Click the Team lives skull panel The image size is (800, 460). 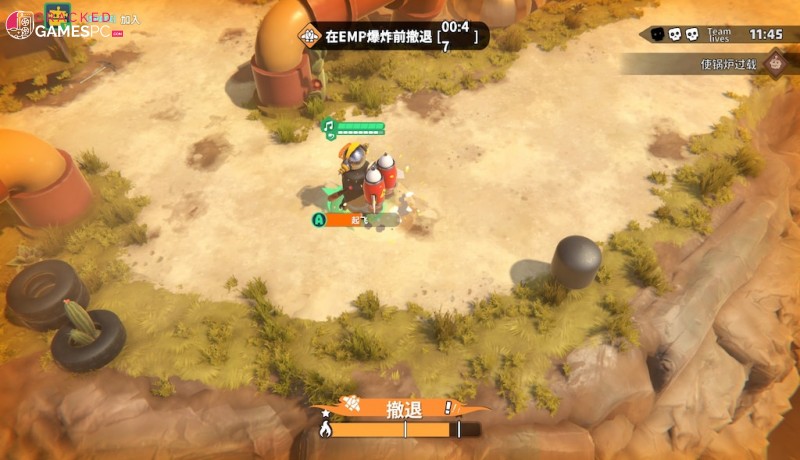pos(690,34)
